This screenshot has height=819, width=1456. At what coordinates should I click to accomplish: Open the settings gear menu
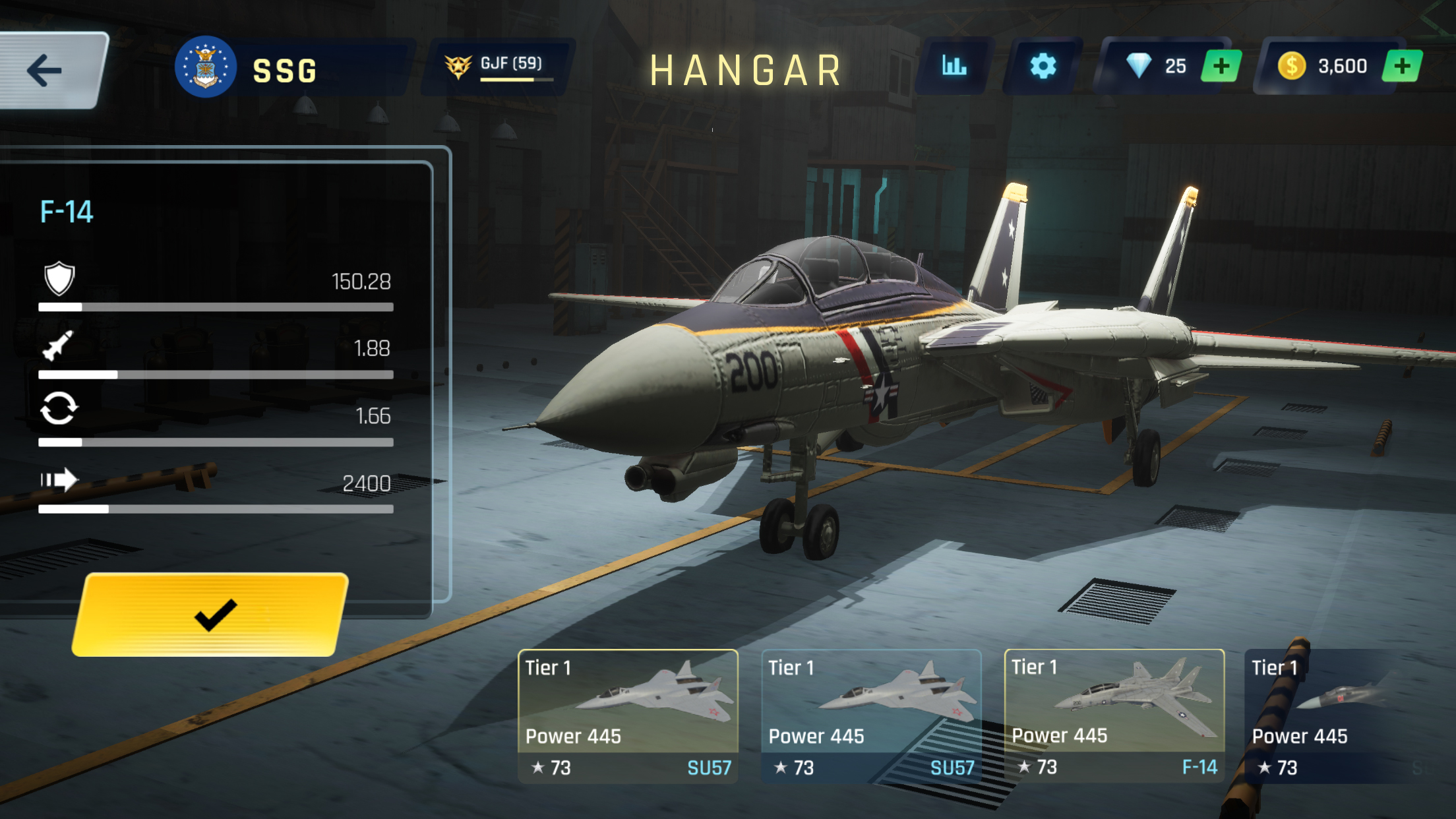pyautogui.click(x=1044, y=65)
